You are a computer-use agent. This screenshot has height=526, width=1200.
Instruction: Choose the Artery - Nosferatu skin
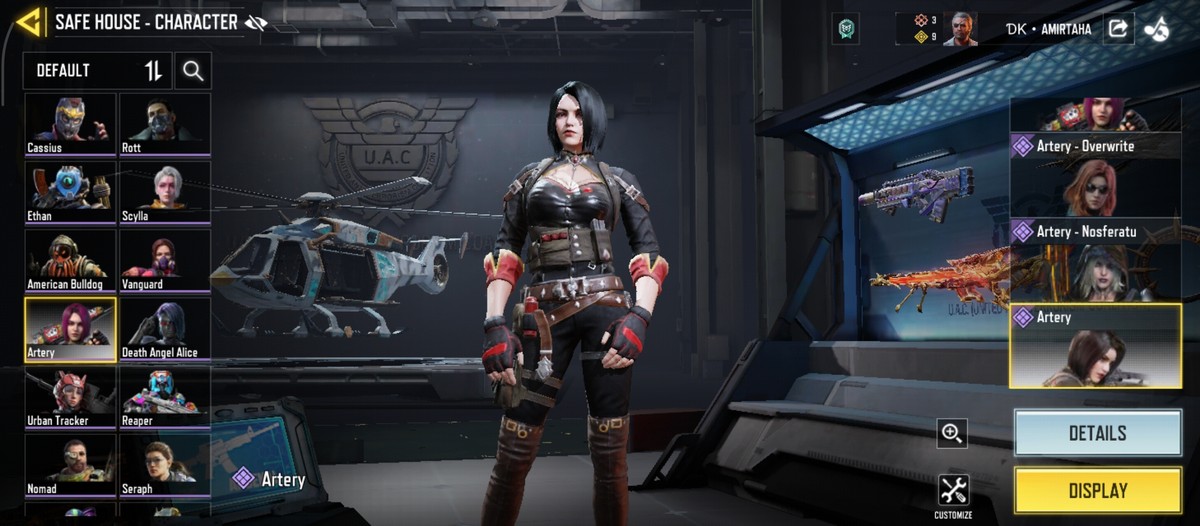pos(1095,260)
